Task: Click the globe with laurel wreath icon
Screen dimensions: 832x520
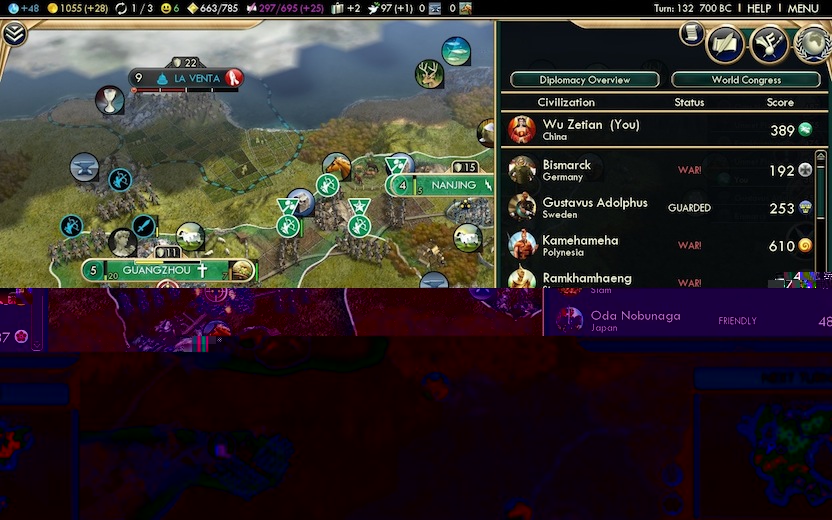Action: pyautogui.click(x=812, y=44)
